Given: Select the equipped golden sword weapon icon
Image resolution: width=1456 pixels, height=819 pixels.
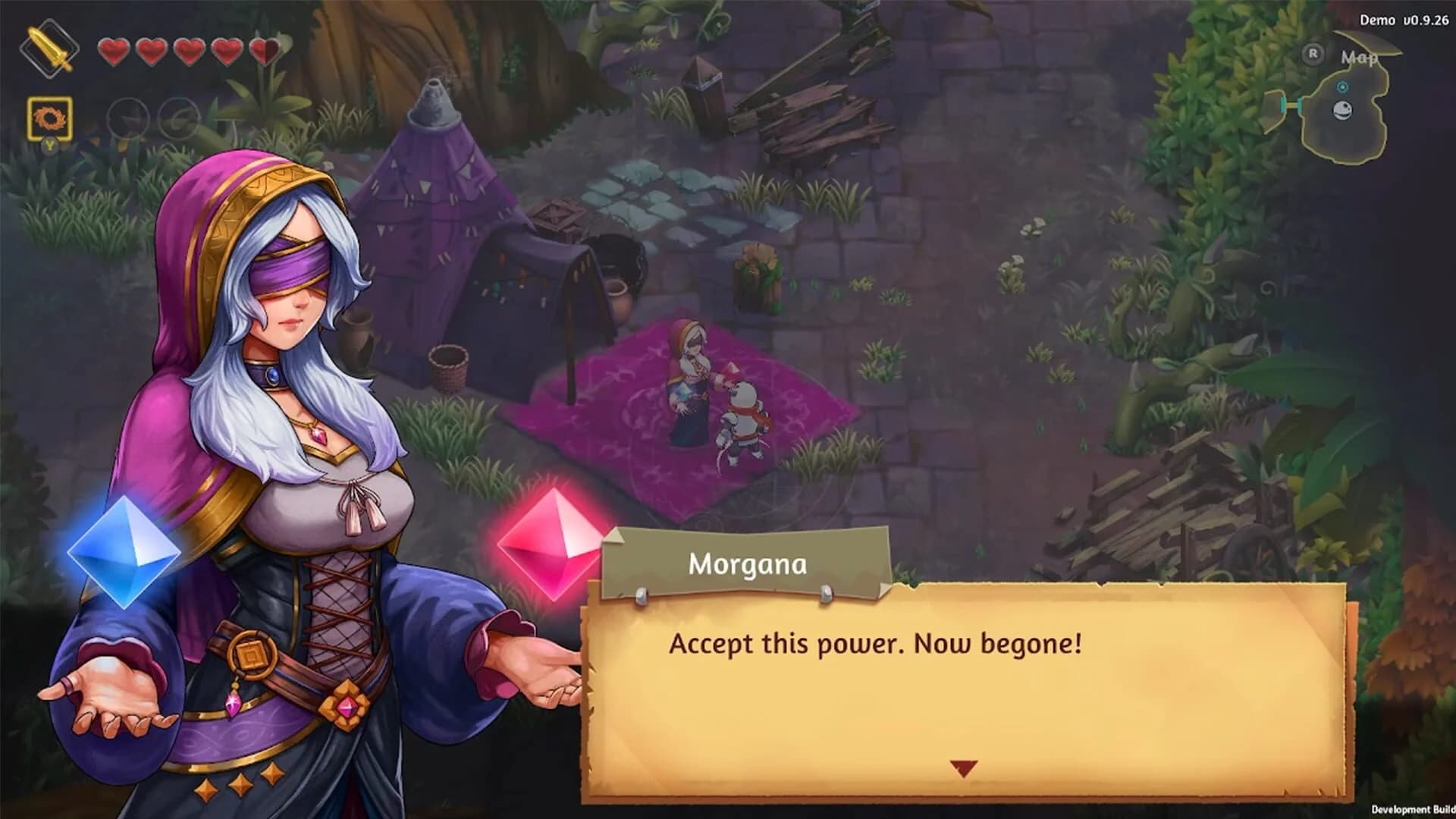Looking at the screenshot, I should point(50,48).
